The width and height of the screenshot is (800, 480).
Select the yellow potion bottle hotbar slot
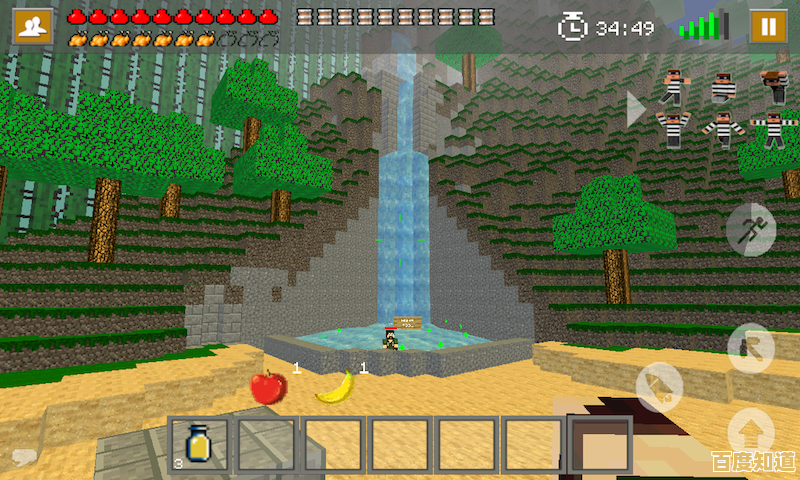pos(199,443)
